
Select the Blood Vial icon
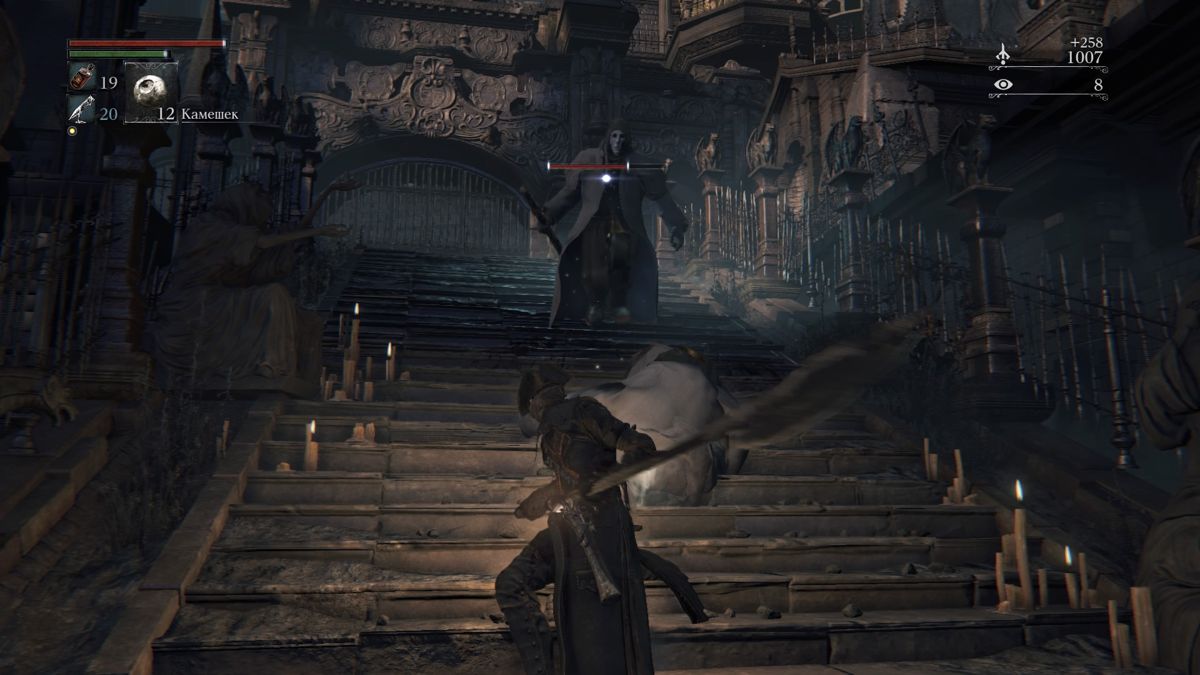81,77
